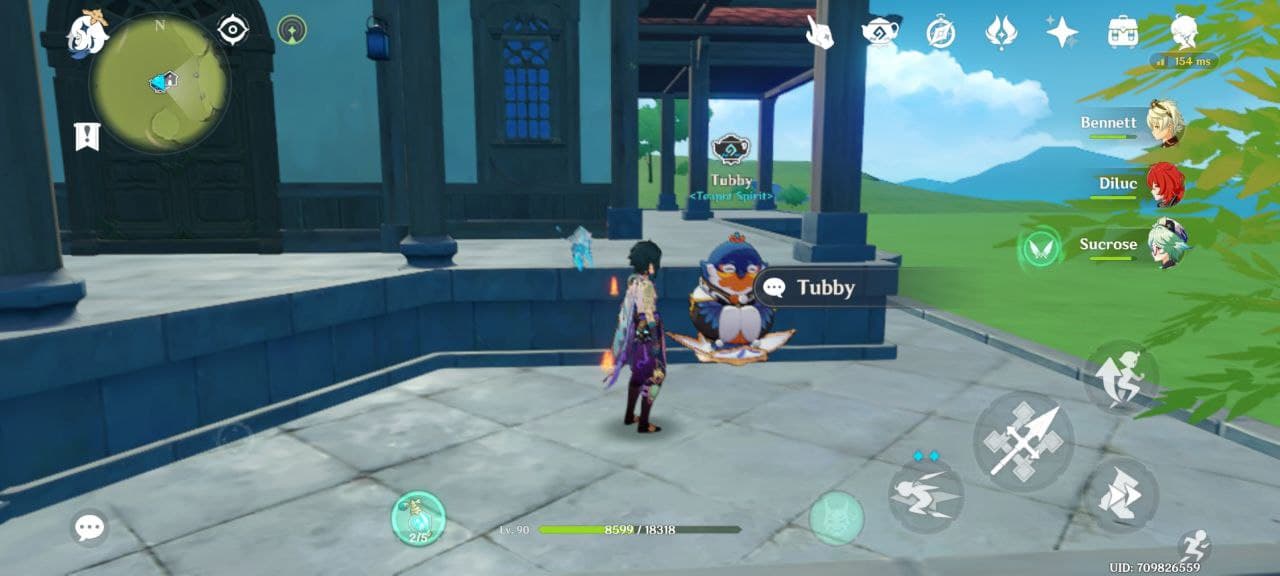
Task: Switch to Diluc in party
Action: (x=1163, y=184)
